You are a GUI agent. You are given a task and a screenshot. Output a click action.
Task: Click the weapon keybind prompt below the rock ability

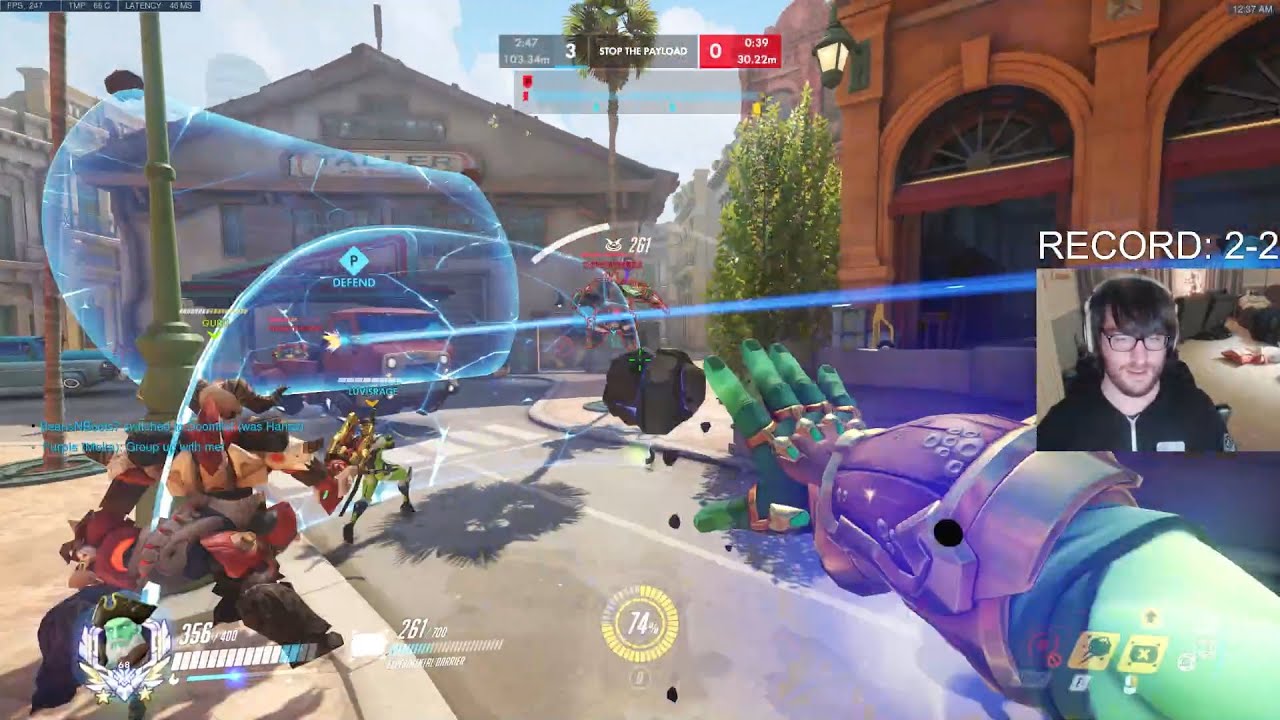(x=1078, y=683)
